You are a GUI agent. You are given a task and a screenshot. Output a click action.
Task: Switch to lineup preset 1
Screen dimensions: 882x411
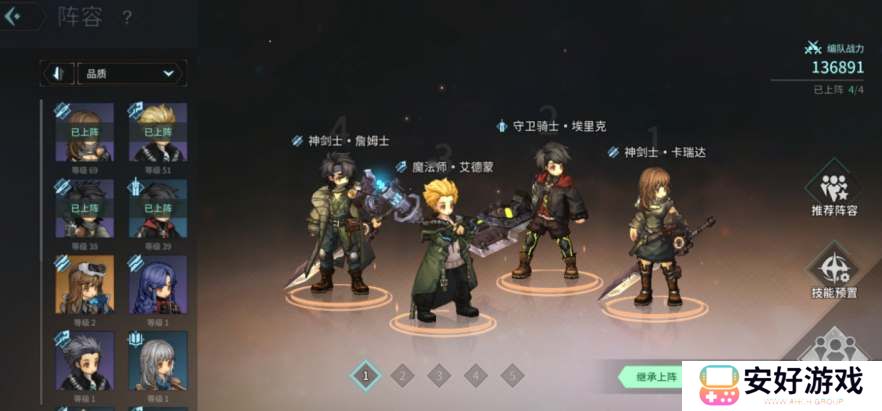[366, 376]
